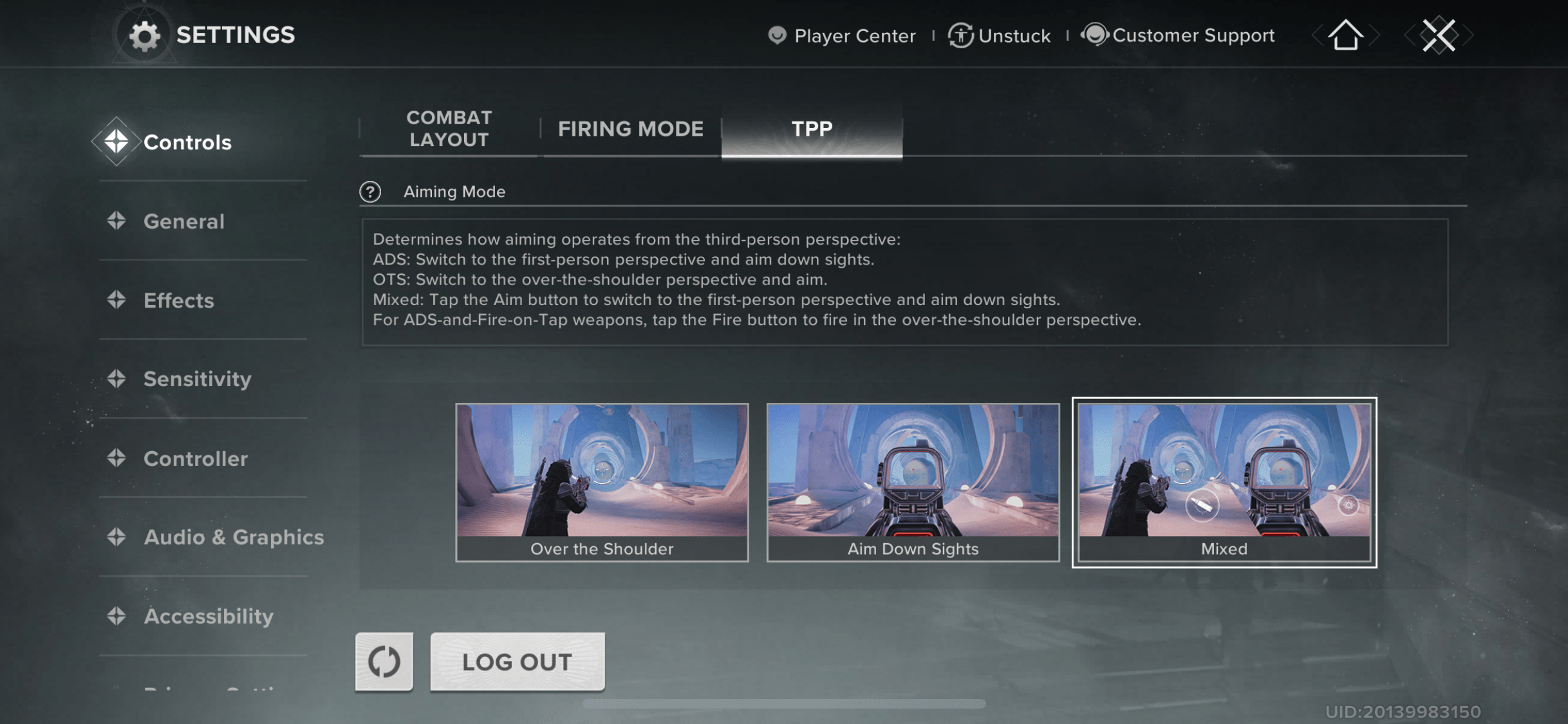Open Controller settings
The image size is (1568, 724).
coord(195,459)
